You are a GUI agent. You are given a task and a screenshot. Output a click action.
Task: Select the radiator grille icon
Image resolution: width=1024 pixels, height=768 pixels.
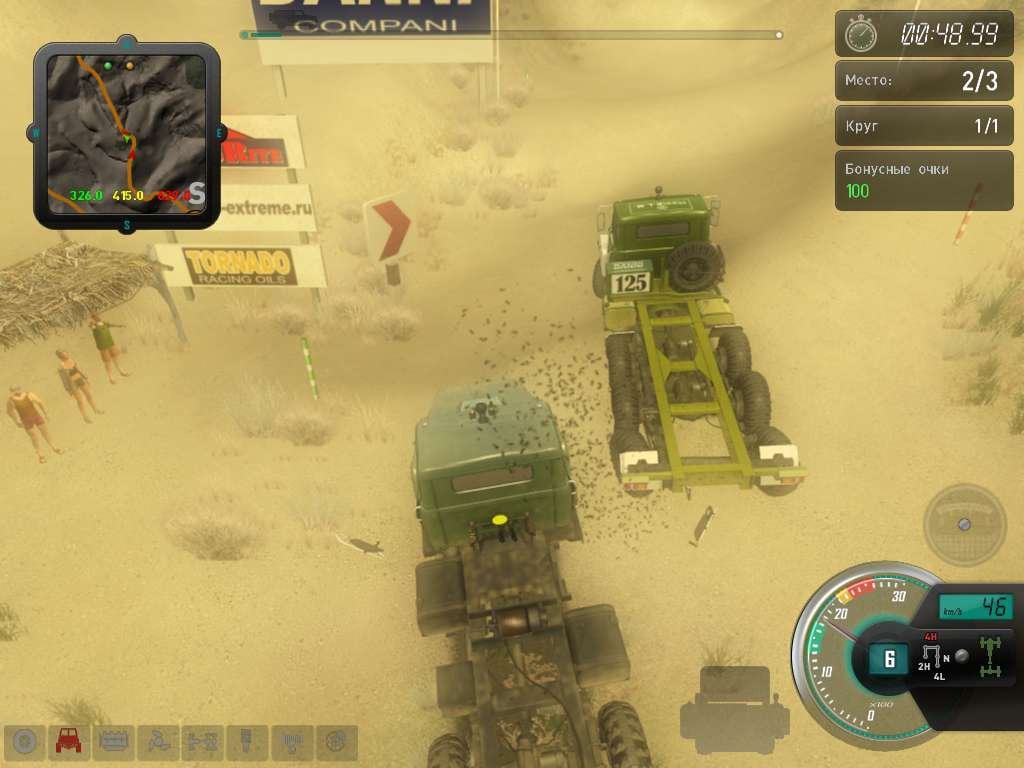291,741
